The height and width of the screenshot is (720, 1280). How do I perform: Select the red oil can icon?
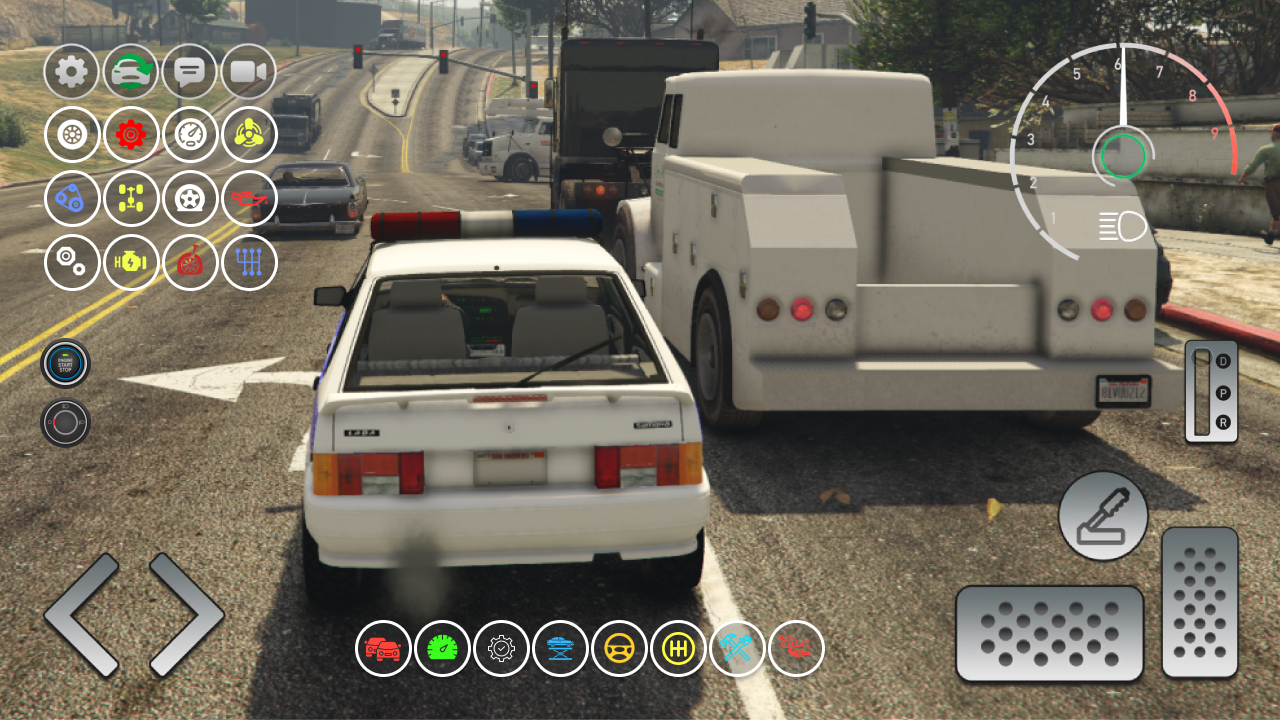click(248, 199)
